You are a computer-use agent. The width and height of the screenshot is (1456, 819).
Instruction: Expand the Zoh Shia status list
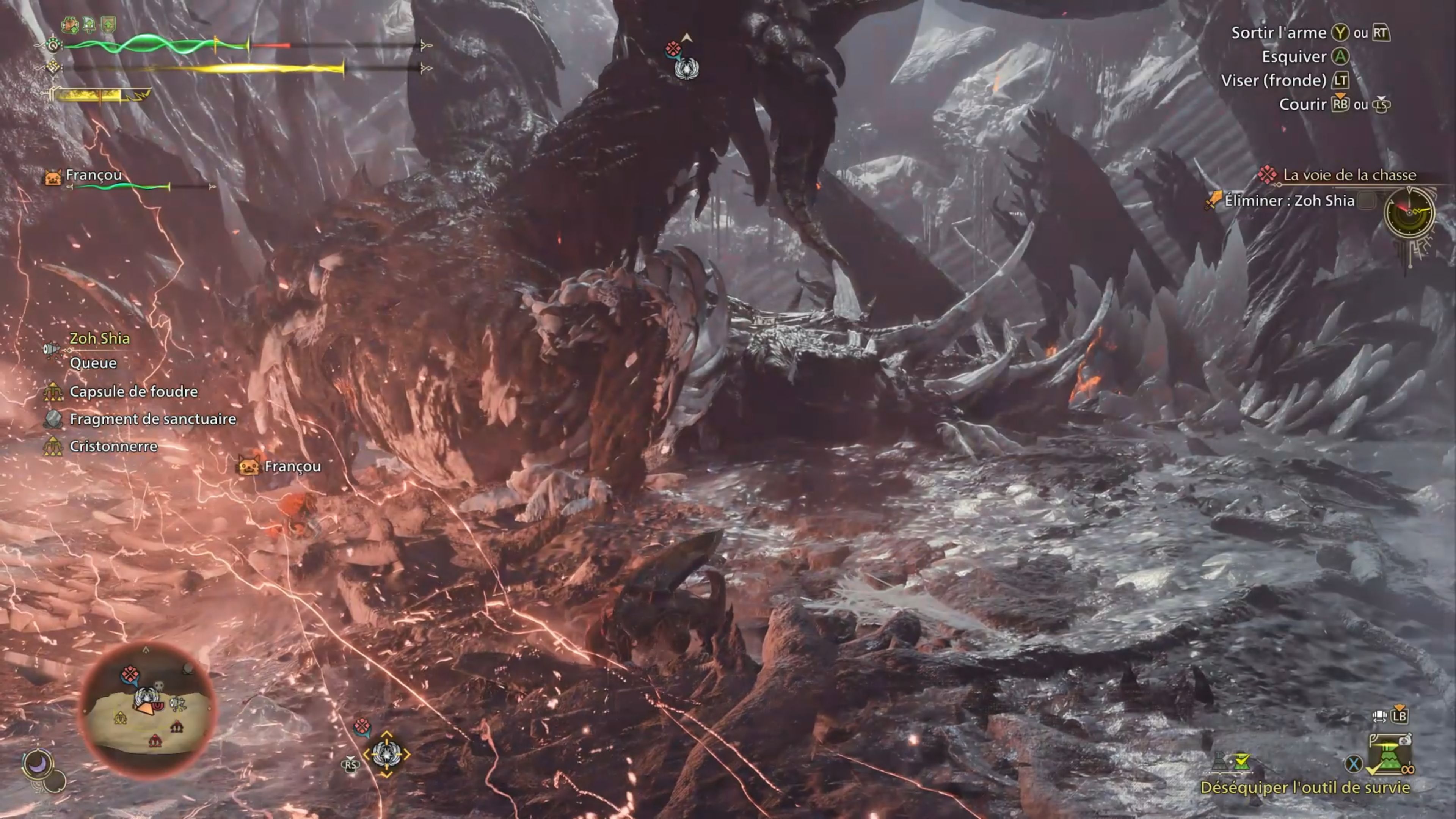[99, 337]
